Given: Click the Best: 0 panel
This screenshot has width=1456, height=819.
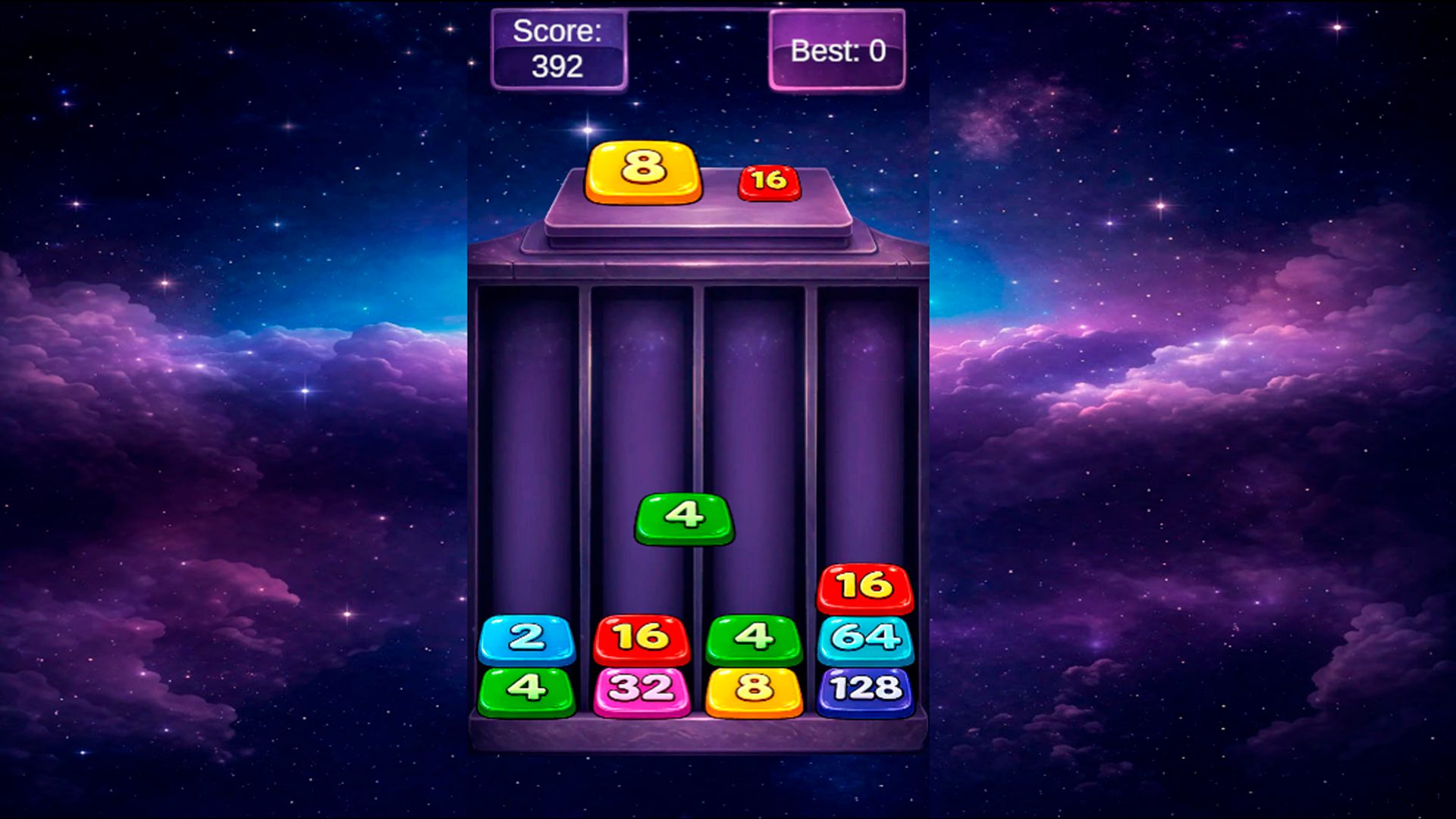Looking at the screenshot, I should tap(836, 52).
